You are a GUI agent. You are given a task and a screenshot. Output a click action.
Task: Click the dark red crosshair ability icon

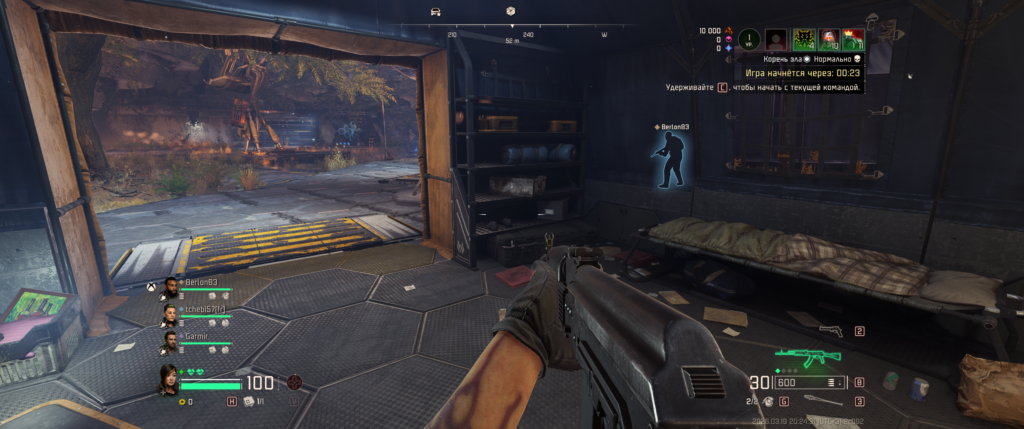294,381
